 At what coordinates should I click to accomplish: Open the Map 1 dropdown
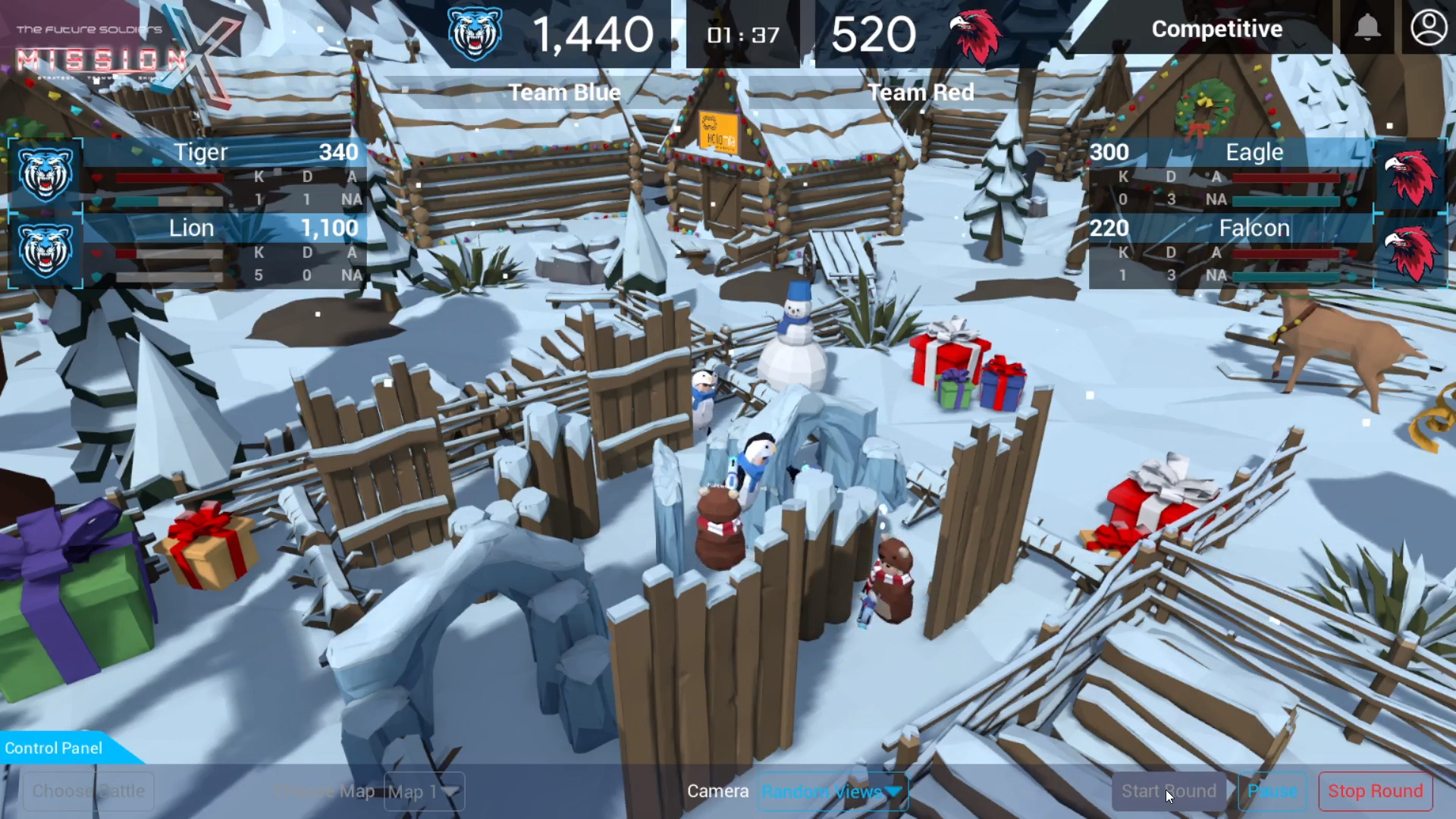[424, 792]
